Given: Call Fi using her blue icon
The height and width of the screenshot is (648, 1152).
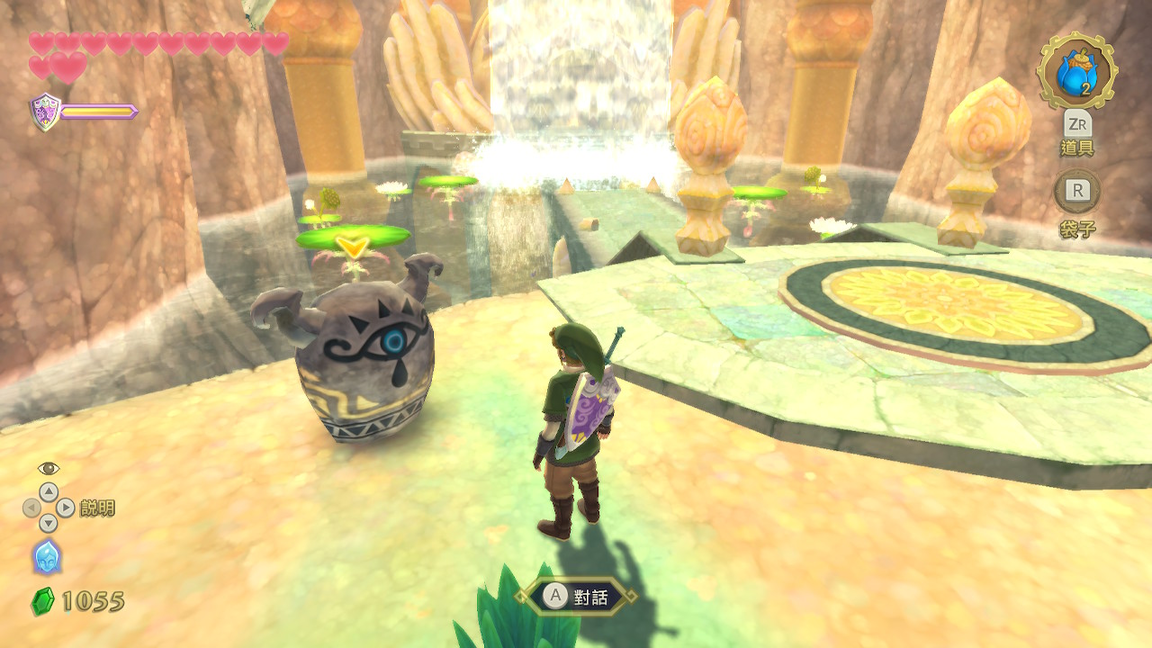Looking at the screenshot, I should (x=47, y=556).
